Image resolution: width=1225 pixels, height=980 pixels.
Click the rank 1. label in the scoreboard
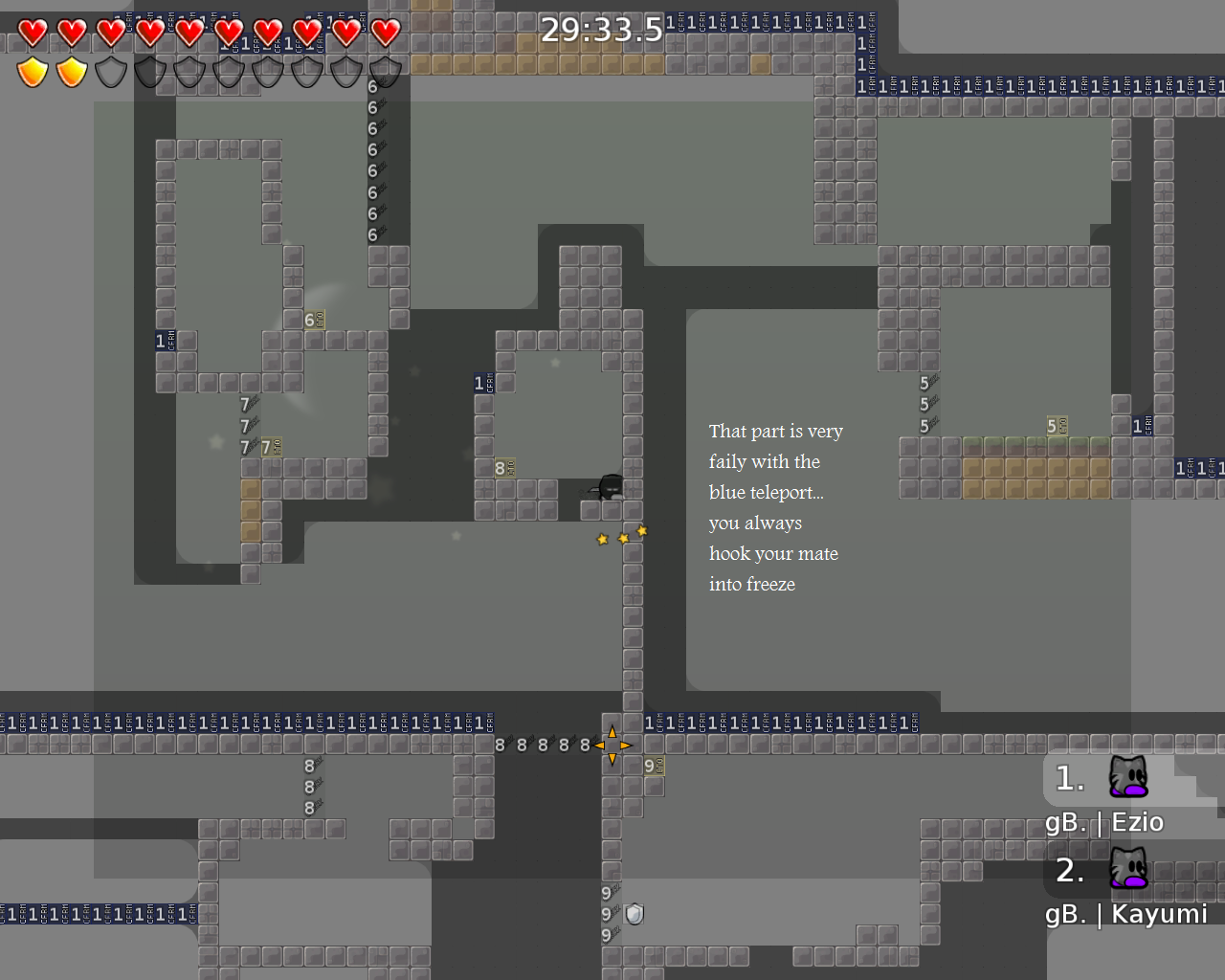[1069, 778]
